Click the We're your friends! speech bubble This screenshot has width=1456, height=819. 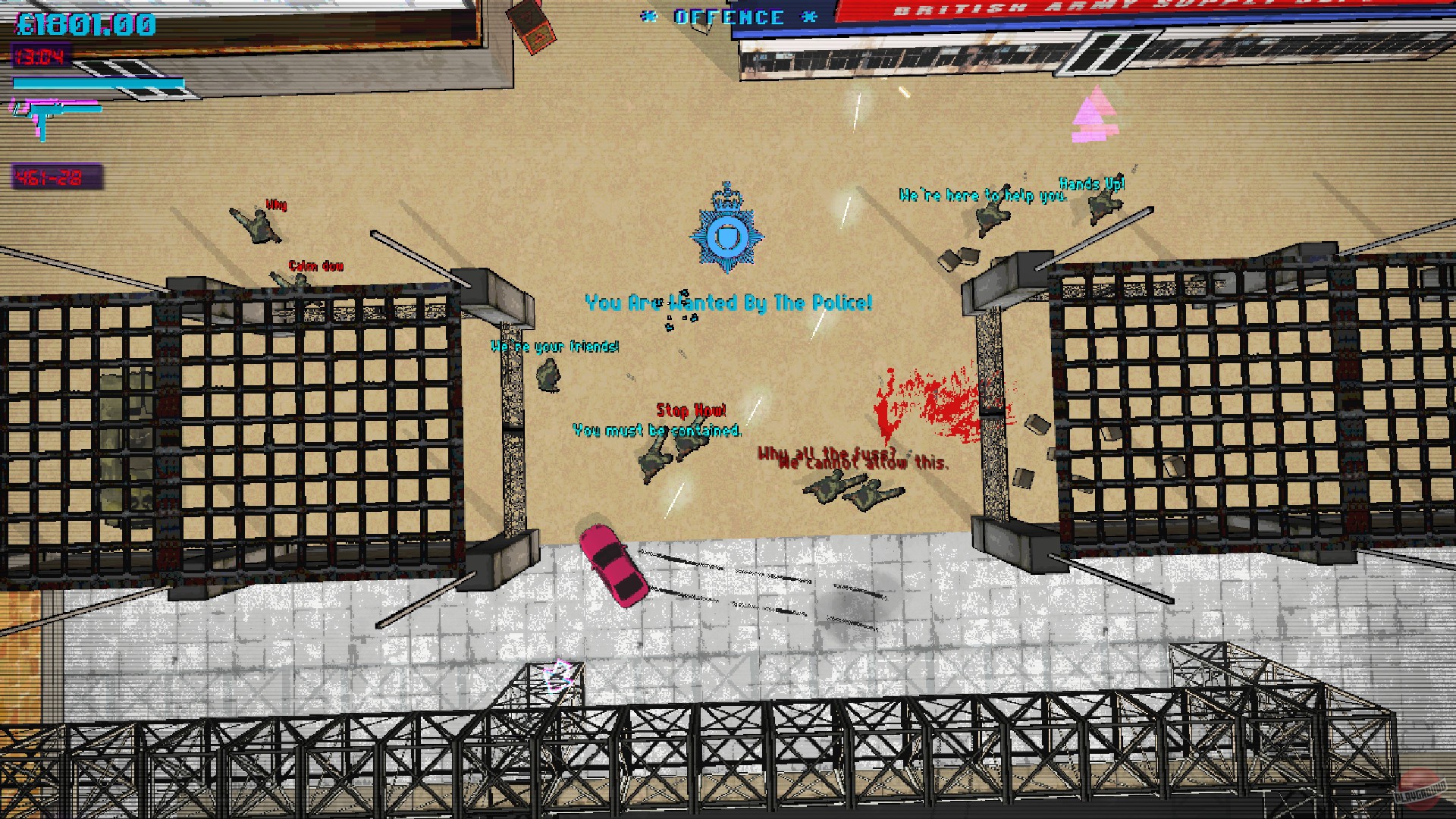(x=555, y=347)
